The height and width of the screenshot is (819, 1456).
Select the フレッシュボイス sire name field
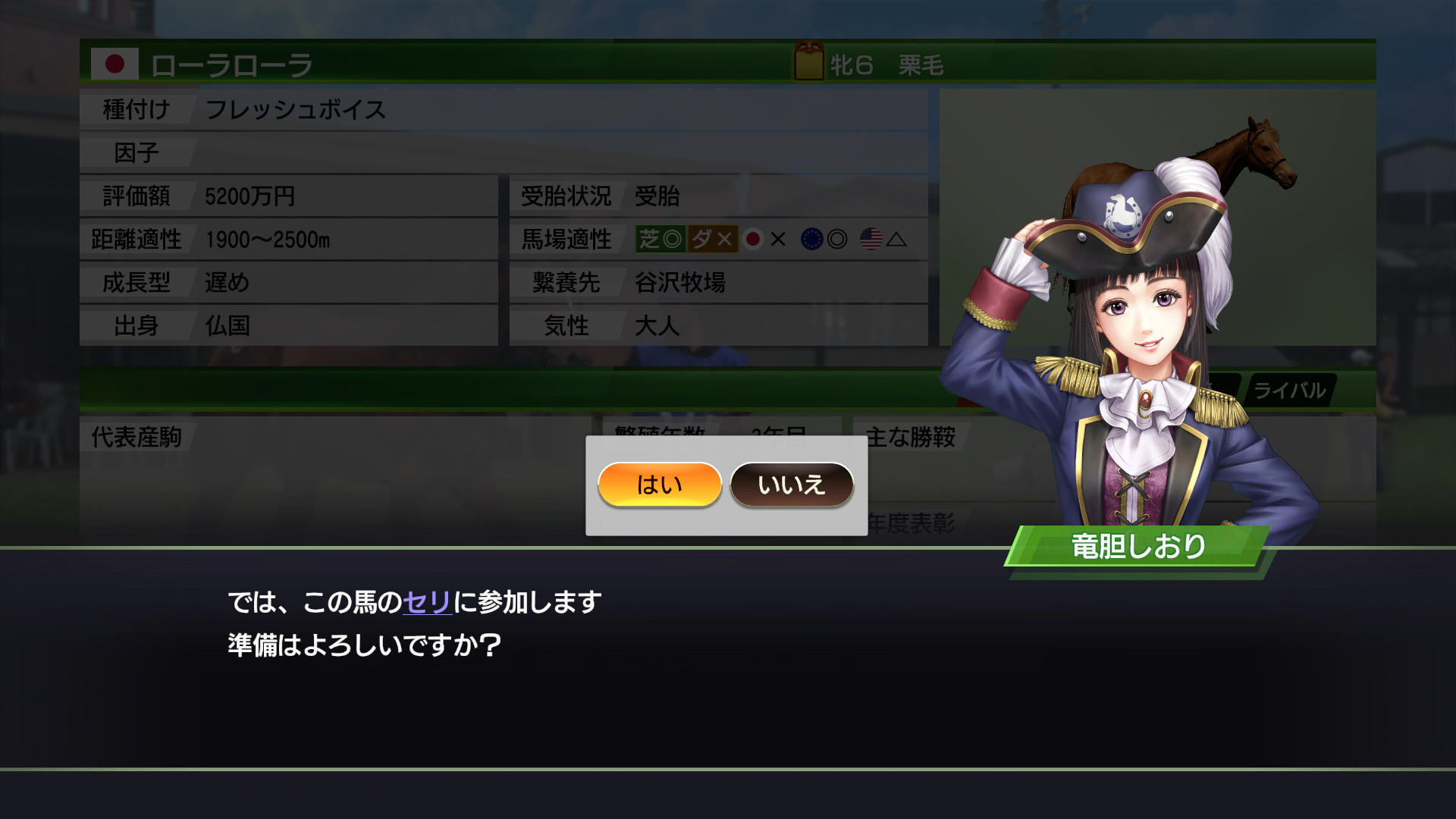tap(296, 110)
